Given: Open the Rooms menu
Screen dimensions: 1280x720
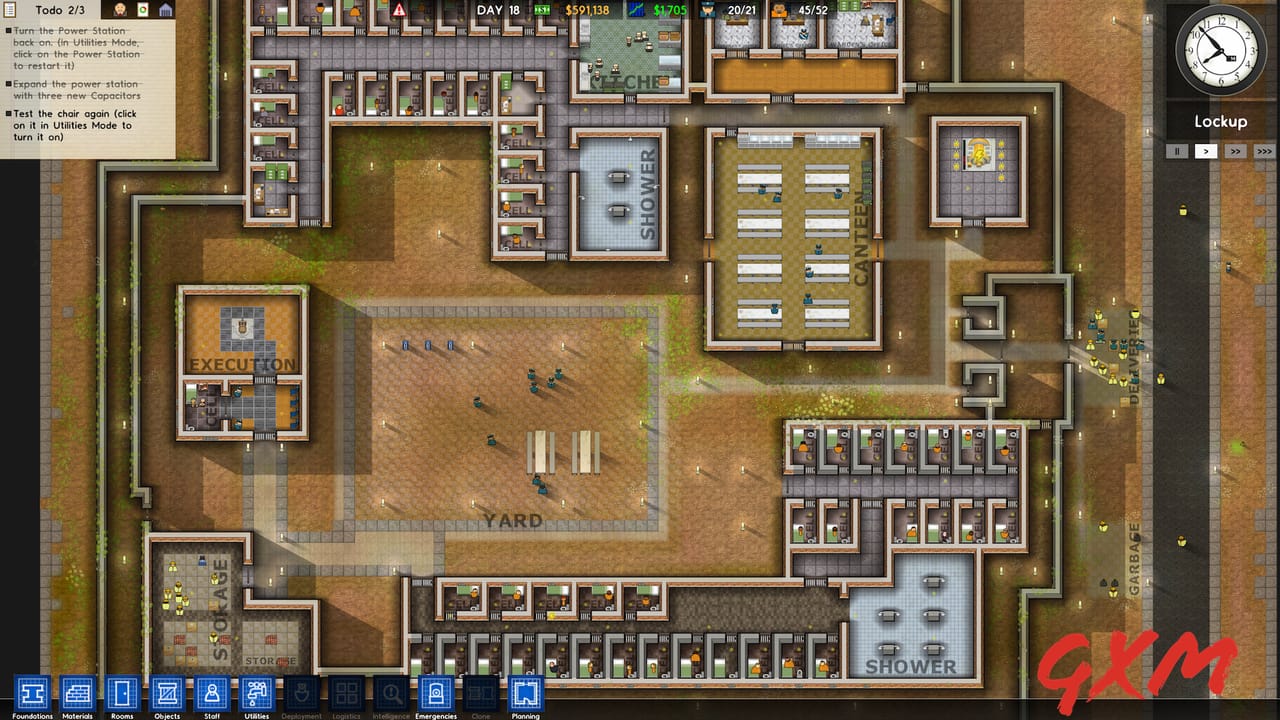Looking at the screenshot, I should (x=122, y=693).
